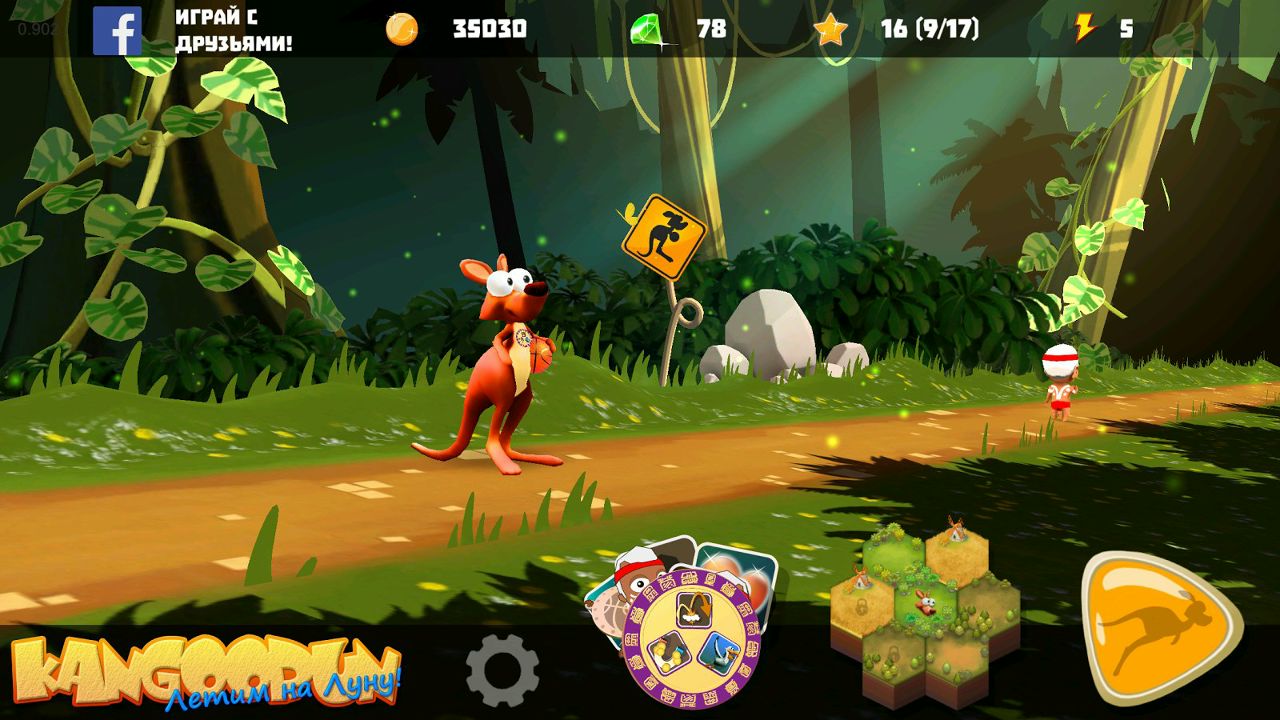Viewport: 1280px width, 720px height.
Task: Click the gold coin currency icon
Action: coord(402,29)
